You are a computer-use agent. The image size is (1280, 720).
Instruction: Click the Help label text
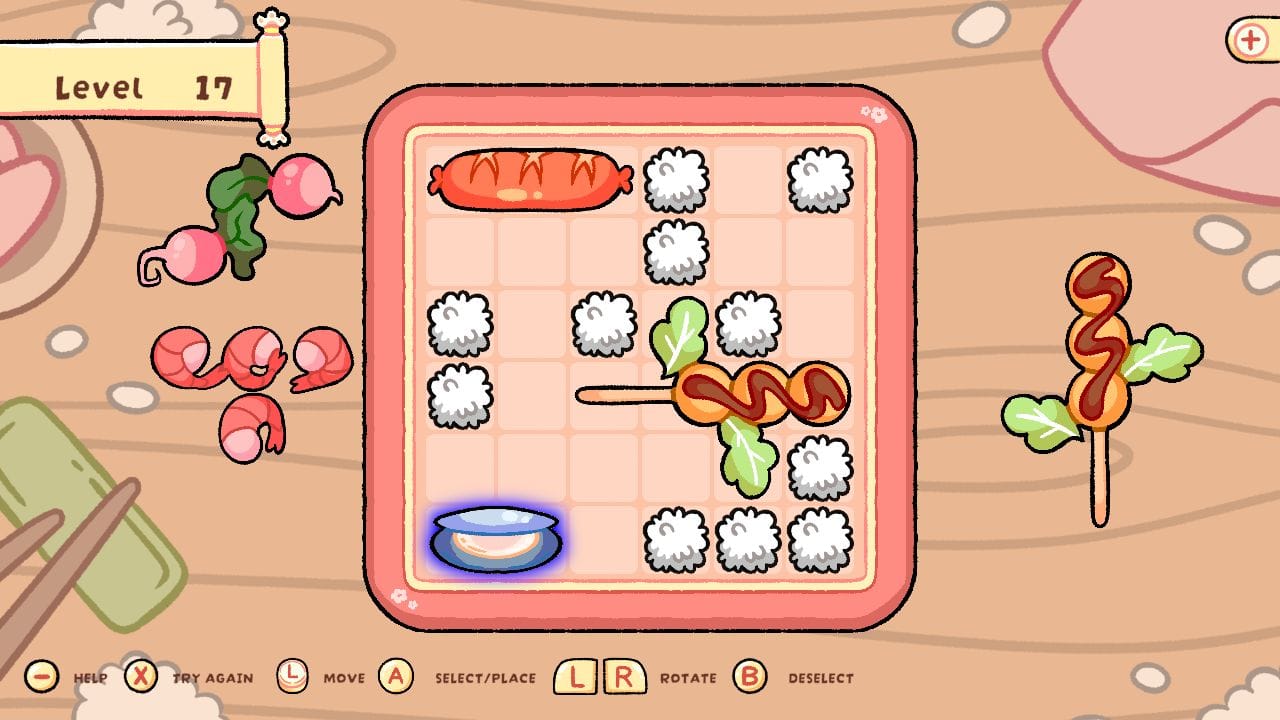(88, 679)
